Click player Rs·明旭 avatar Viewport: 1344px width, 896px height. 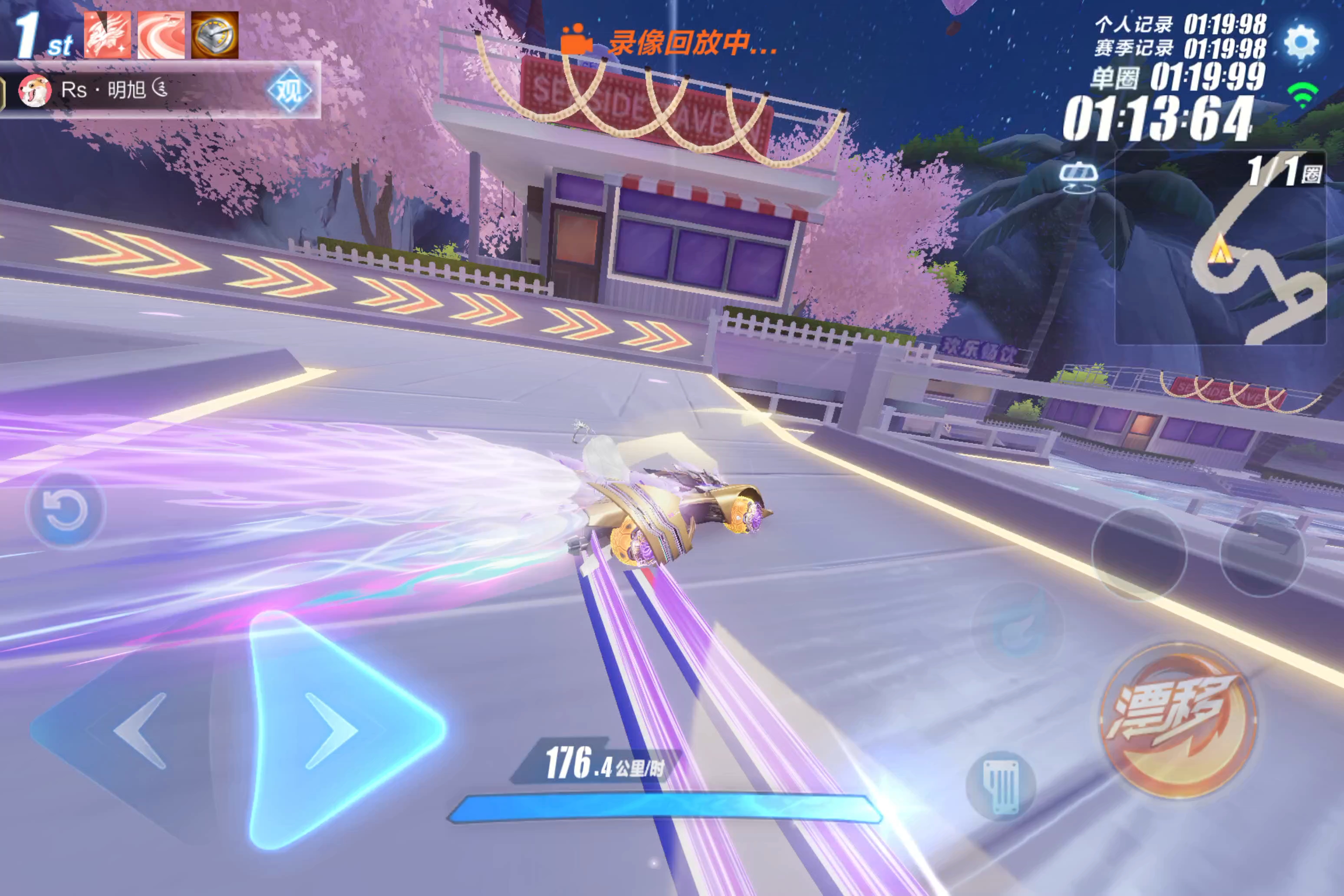click(34, 91)
